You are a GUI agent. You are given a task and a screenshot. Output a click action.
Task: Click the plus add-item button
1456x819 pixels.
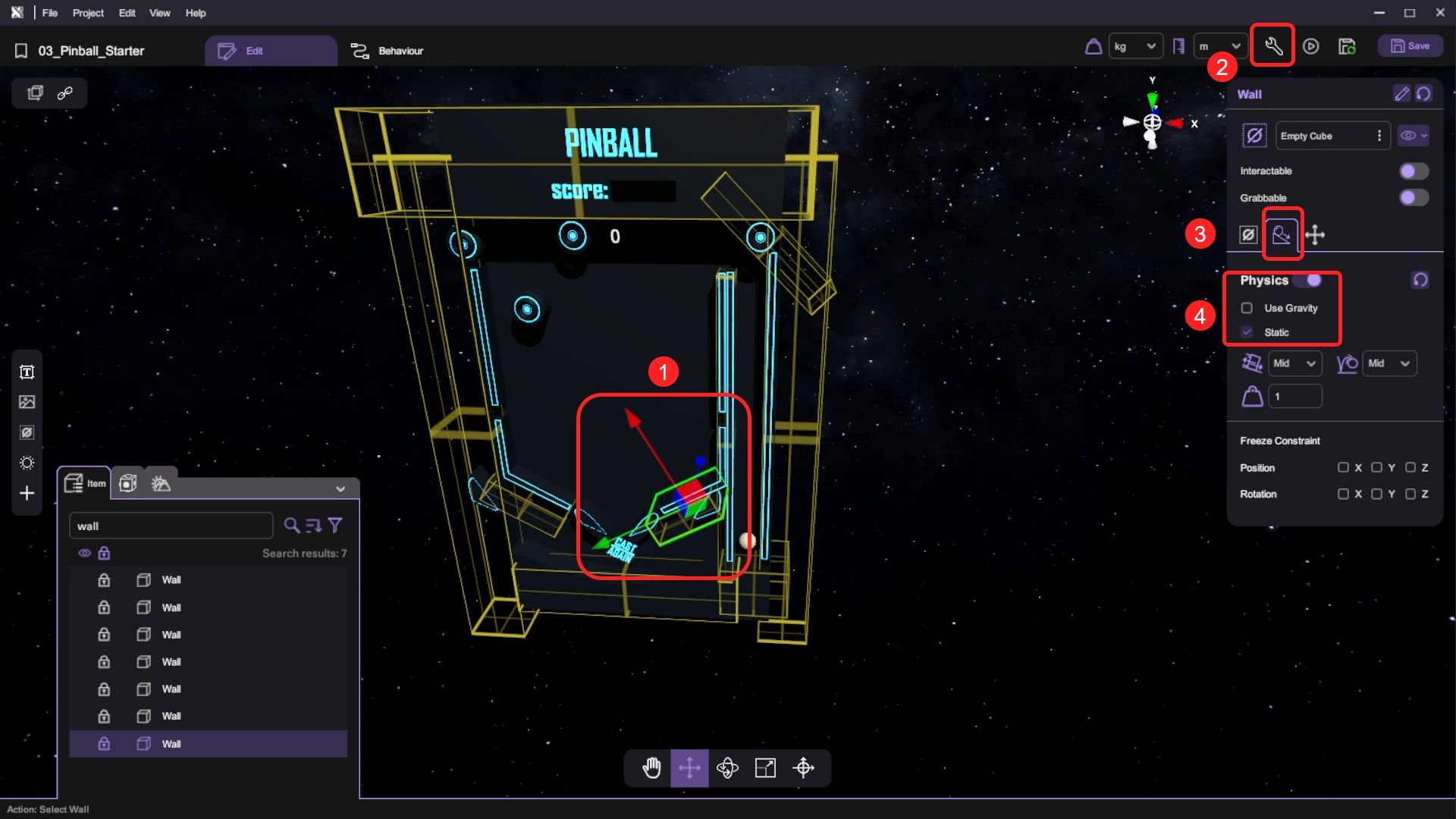tap(27, 494)
